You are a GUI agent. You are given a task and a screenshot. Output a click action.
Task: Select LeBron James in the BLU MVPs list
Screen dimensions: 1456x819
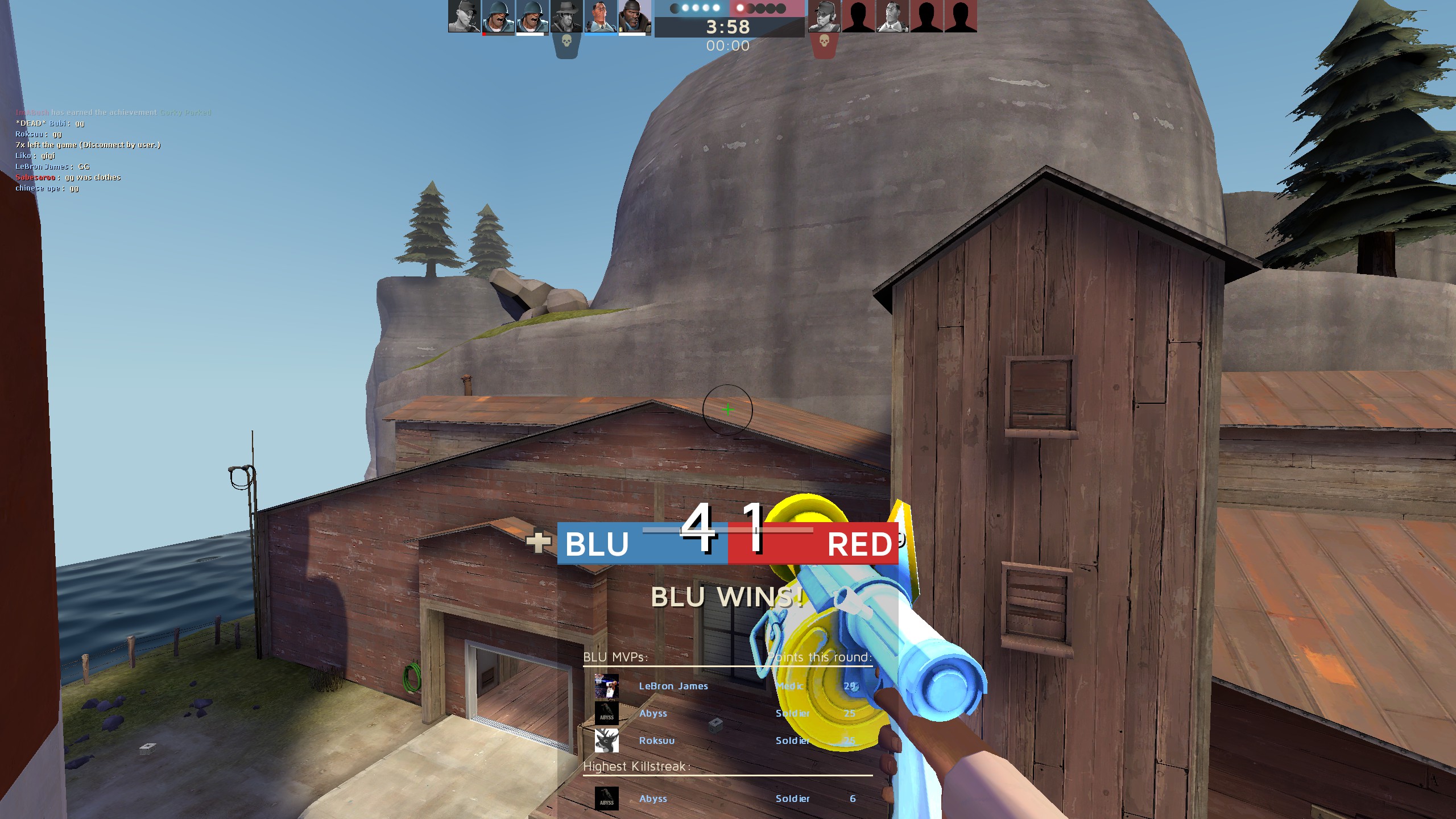(673, 686)
